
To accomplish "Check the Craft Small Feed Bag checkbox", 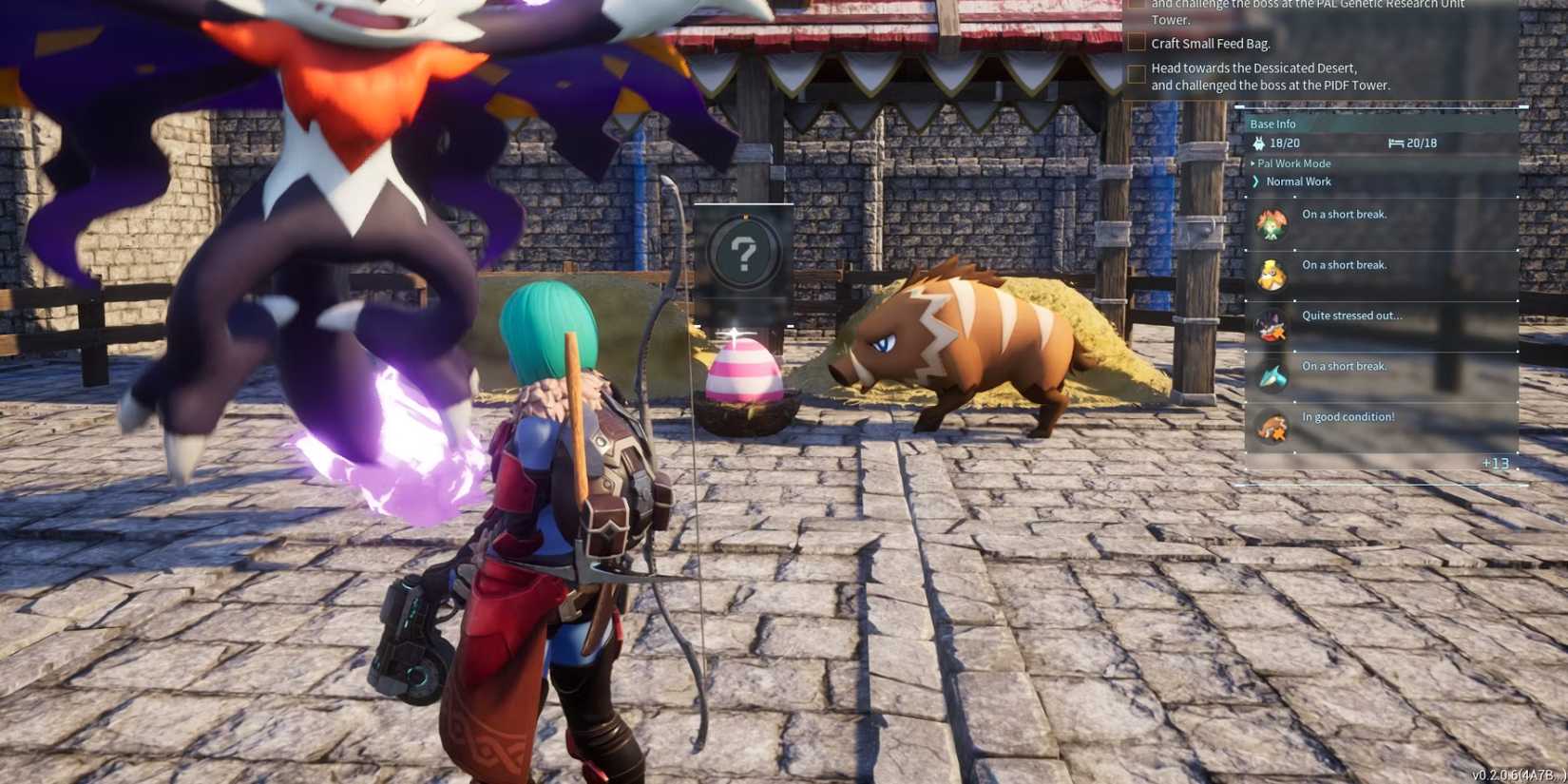I will coord(1137,42).
